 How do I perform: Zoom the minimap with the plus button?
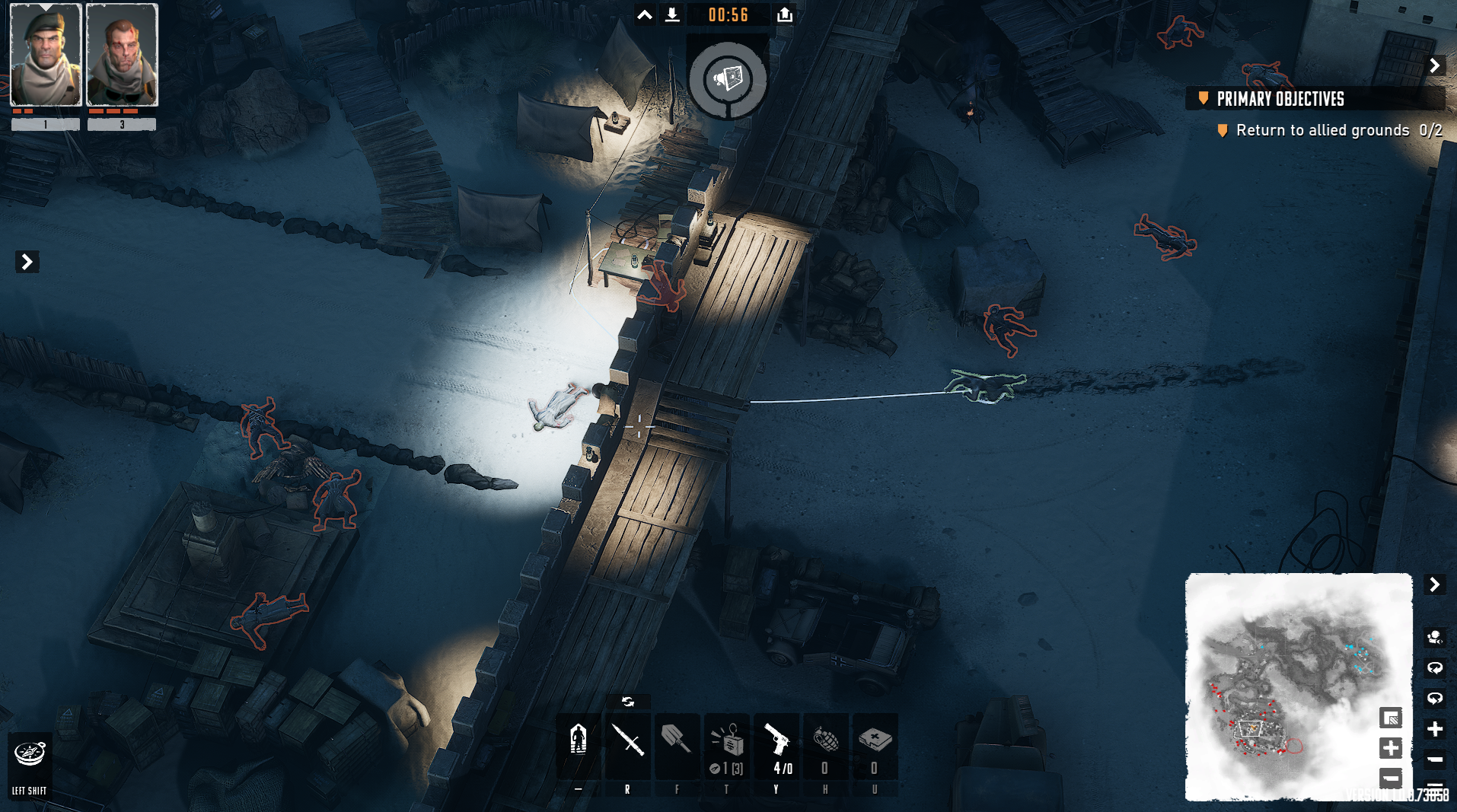point(1390,749)
